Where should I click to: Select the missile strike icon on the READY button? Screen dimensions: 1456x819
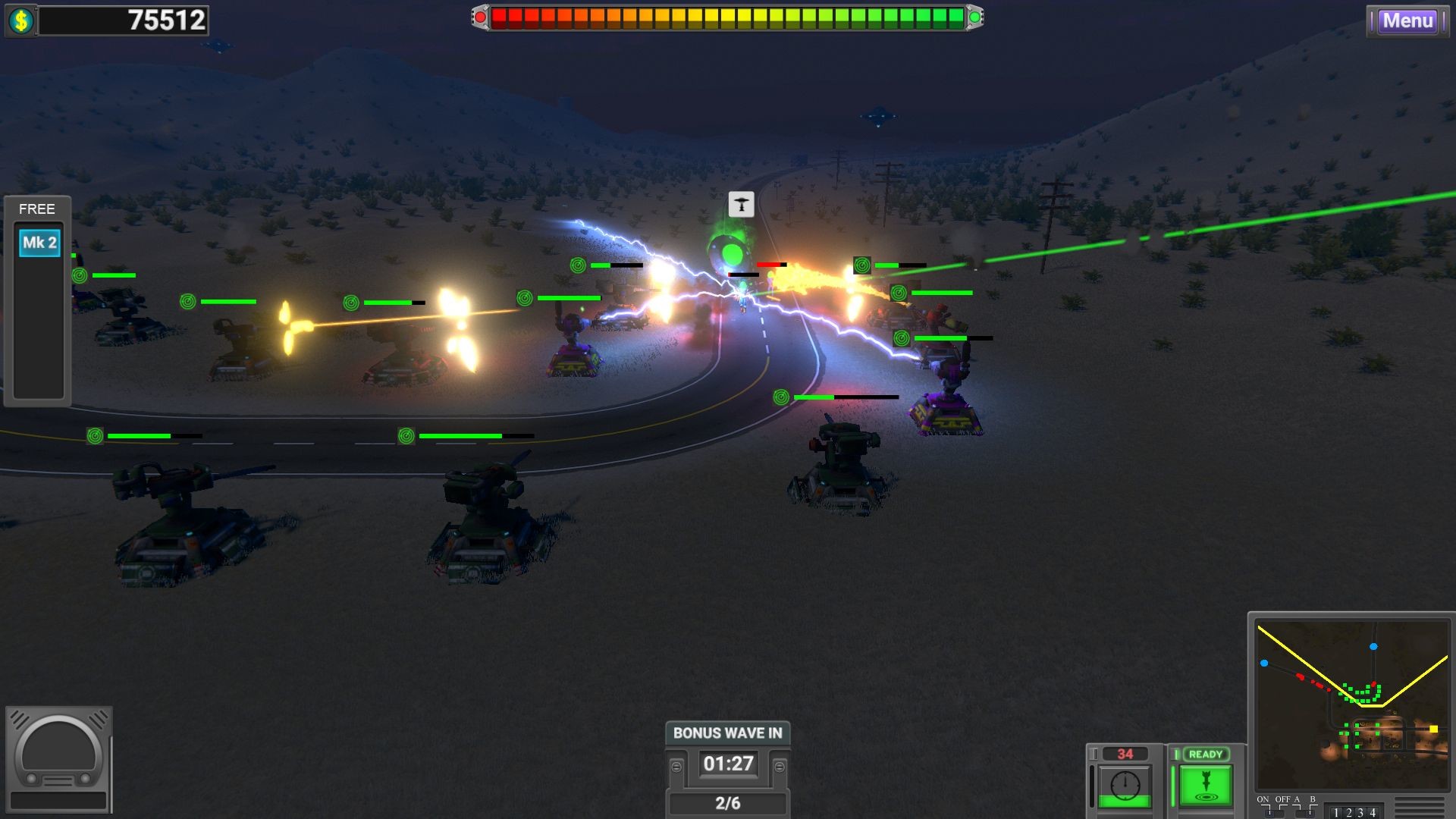tap(1206, 783)
